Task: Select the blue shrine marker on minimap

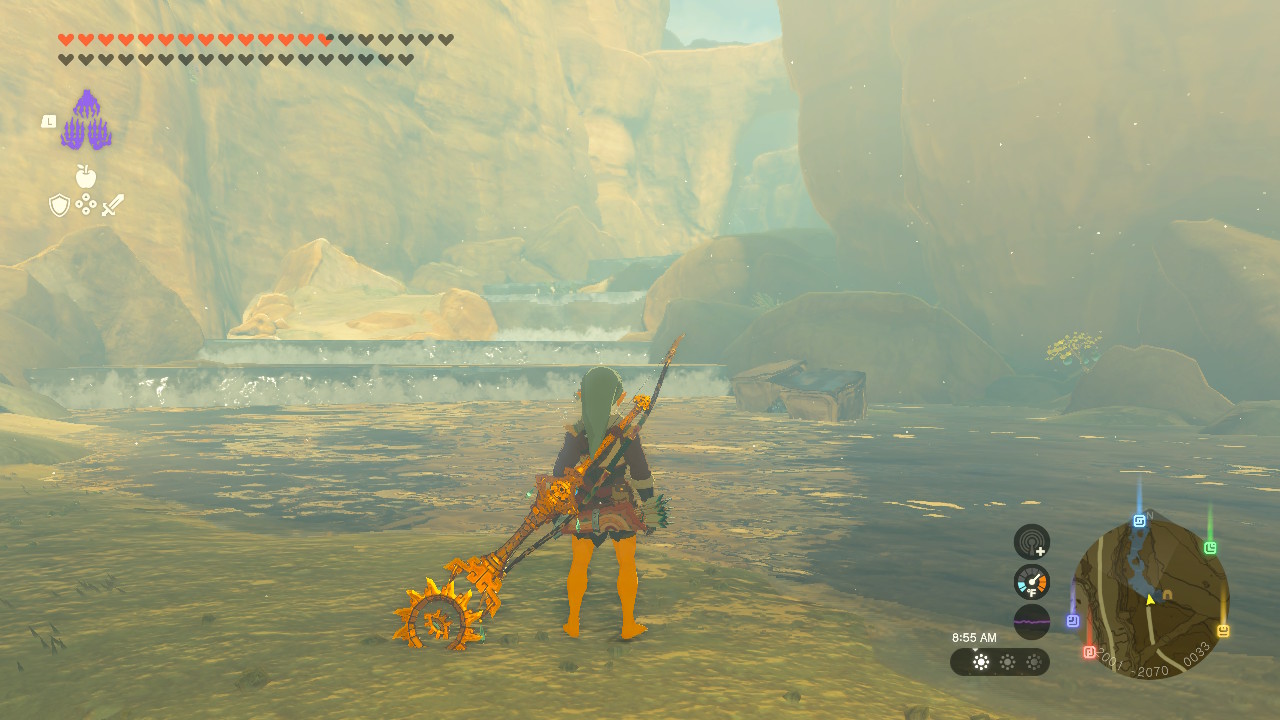Action: point(1139,521)
